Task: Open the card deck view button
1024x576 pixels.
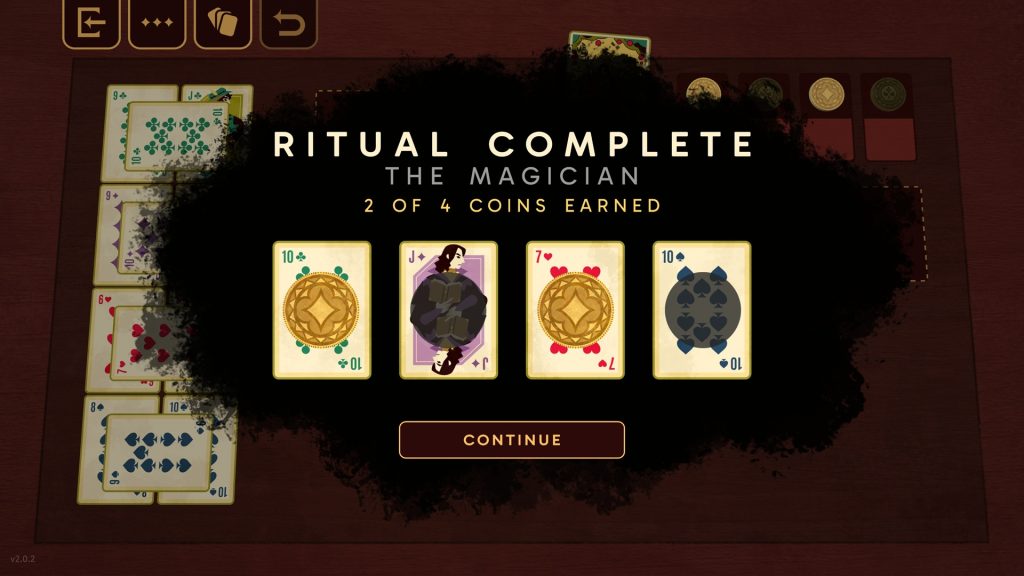Action: [x=223, y=24]
